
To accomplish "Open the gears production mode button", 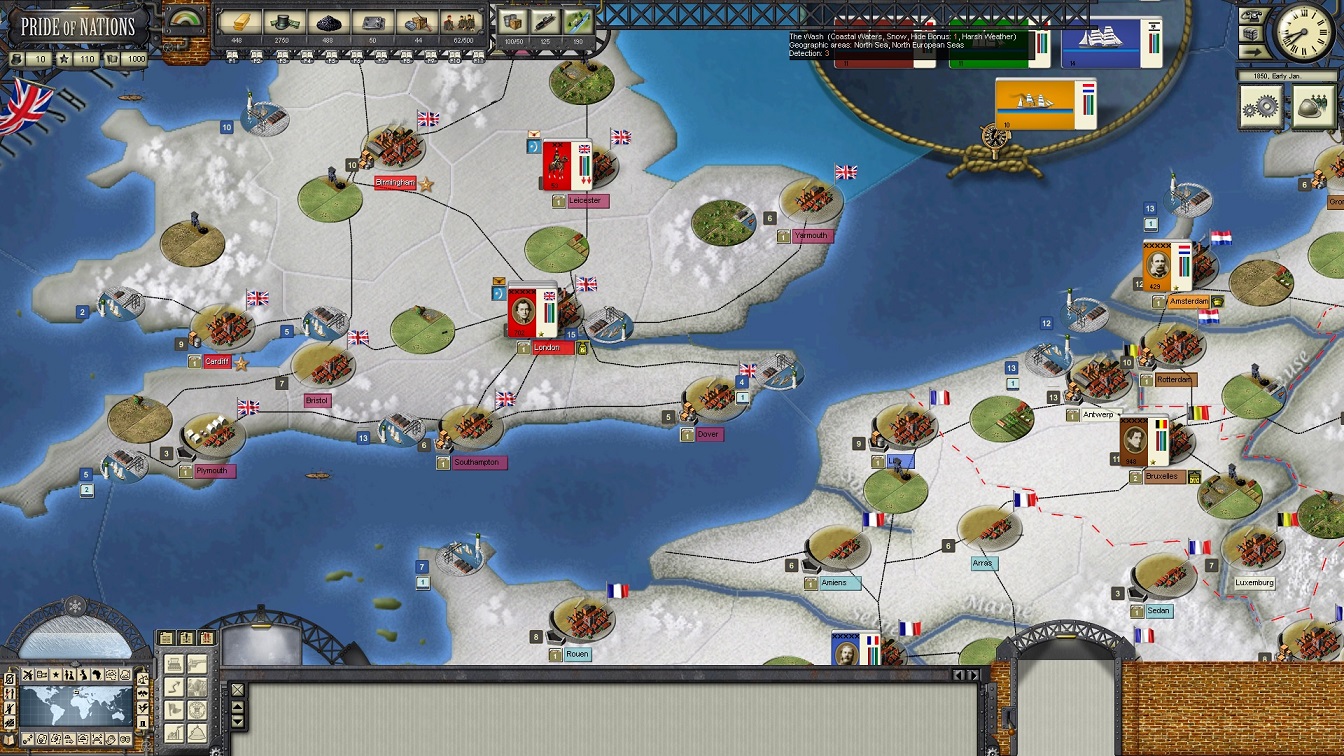I will (x=1260, y=105).
